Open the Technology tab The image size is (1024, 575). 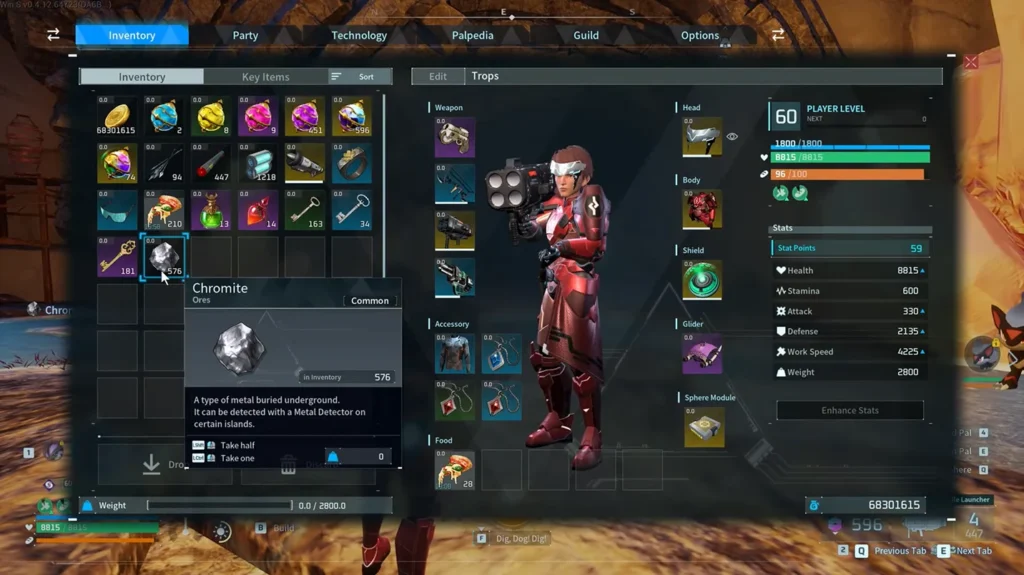(x=359, y=35)
